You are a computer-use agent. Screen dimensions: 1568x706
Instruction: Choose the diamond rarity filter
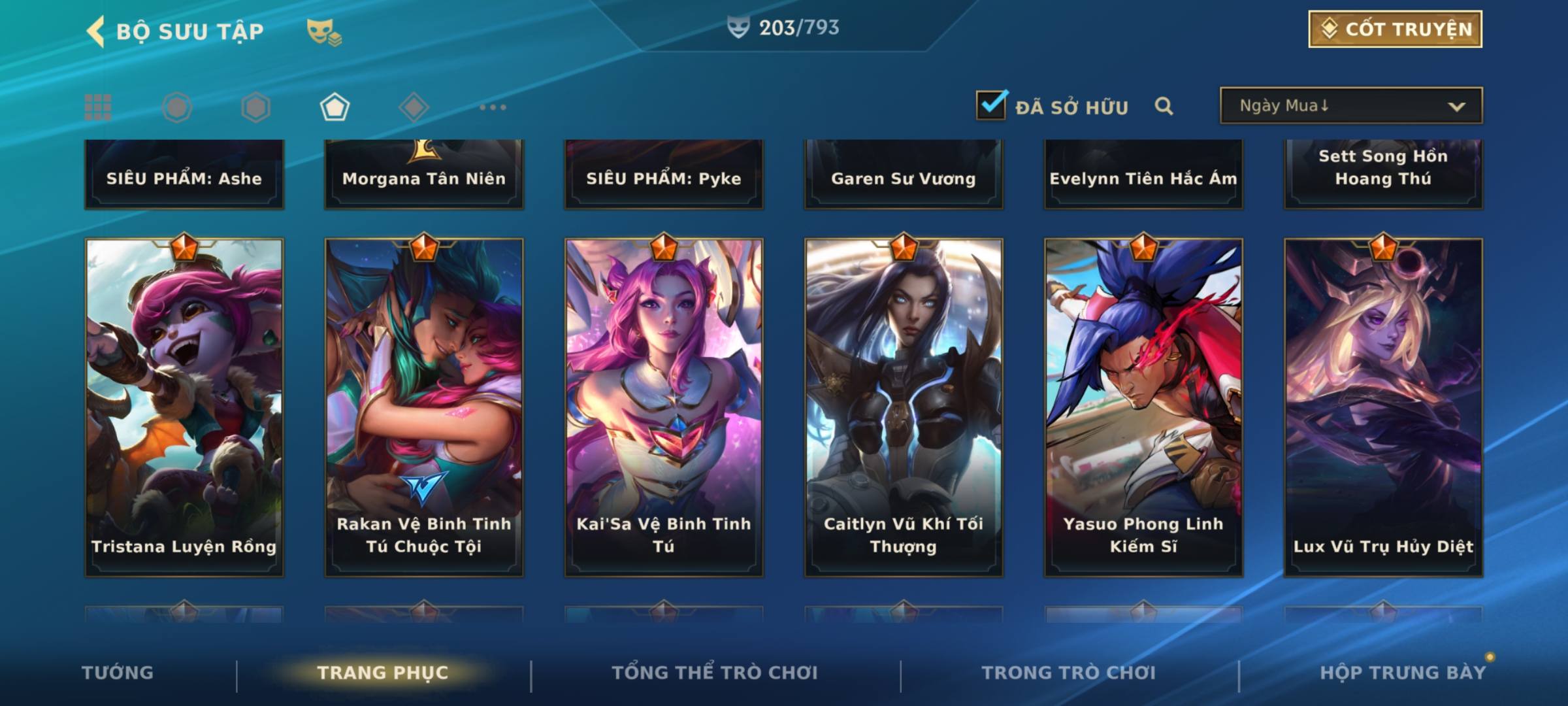tap(414, 107)
